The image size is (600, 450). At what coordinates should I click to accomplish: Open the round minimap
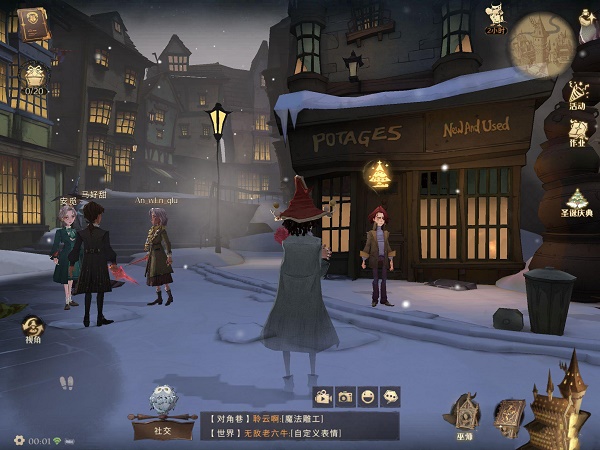point(541,44)
